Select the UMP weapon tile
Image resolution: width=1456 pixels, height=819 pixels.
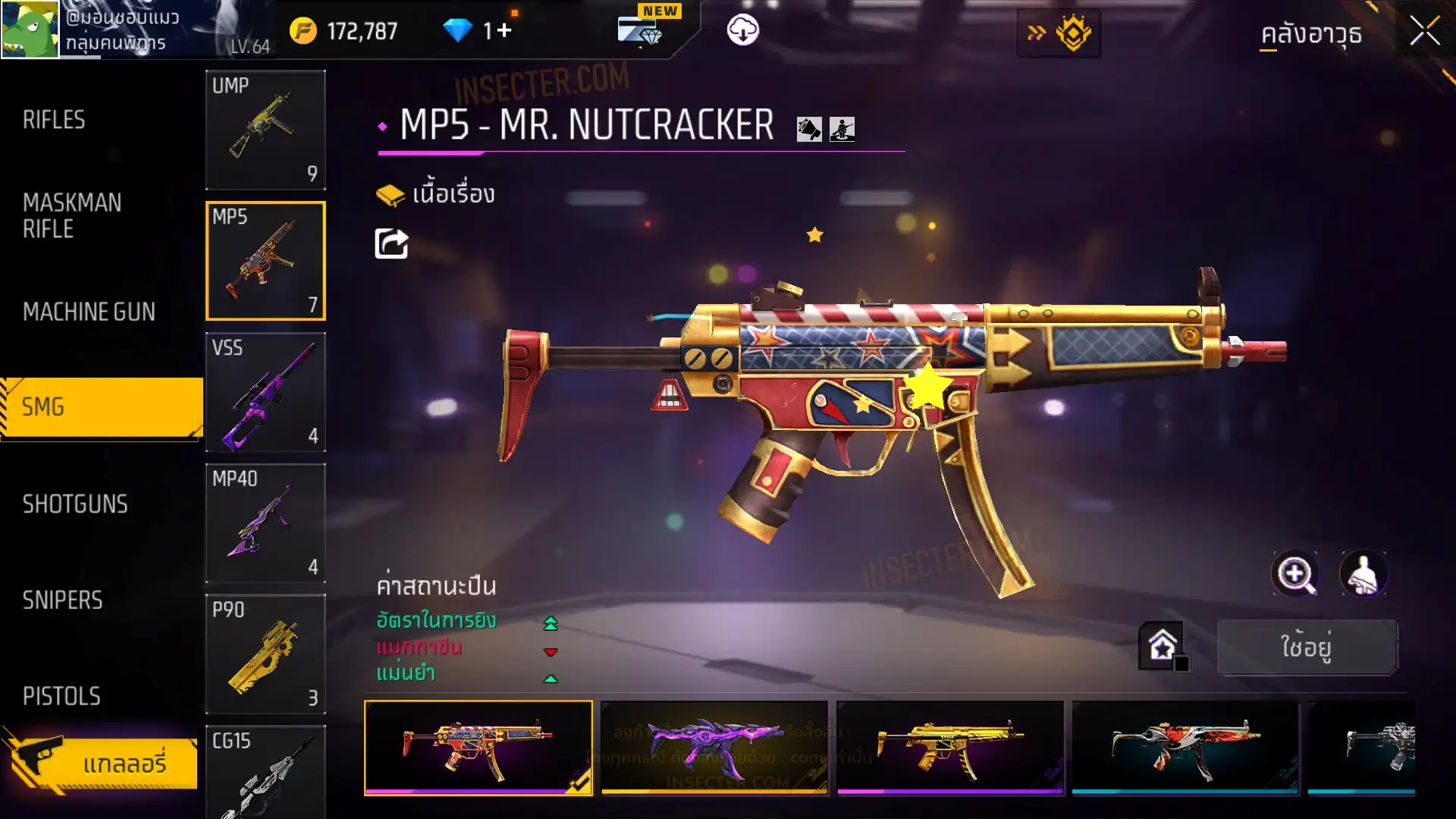tap(265, 130)
